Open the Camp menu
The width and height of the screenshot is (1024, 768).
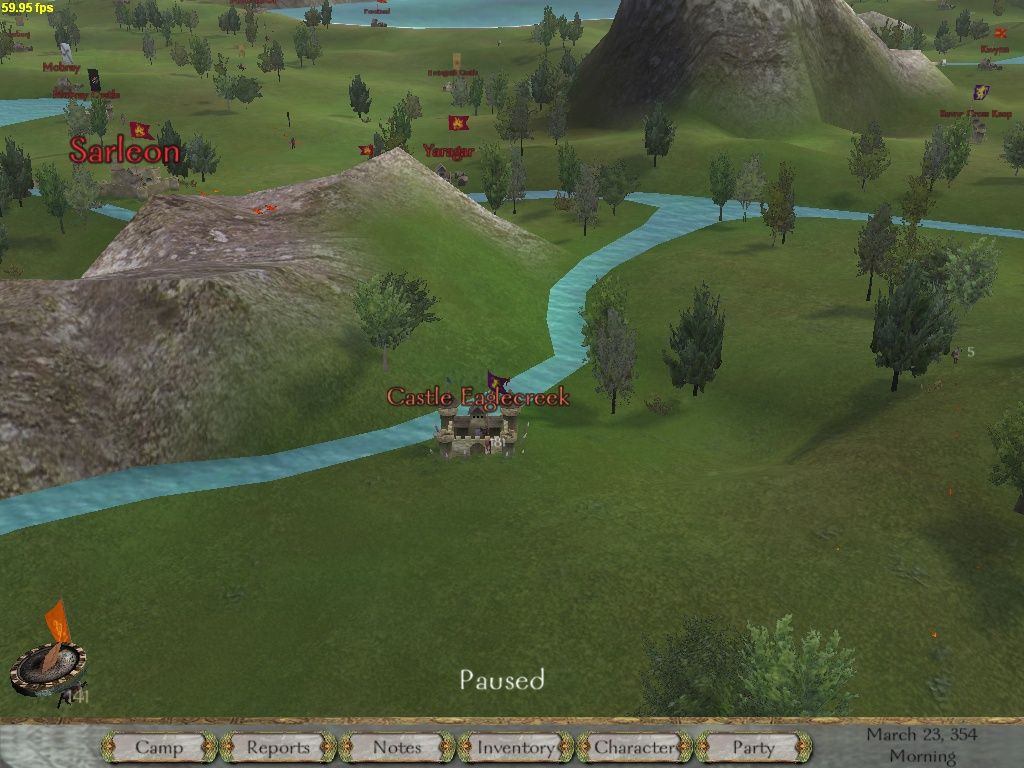(x=159, y=747)
